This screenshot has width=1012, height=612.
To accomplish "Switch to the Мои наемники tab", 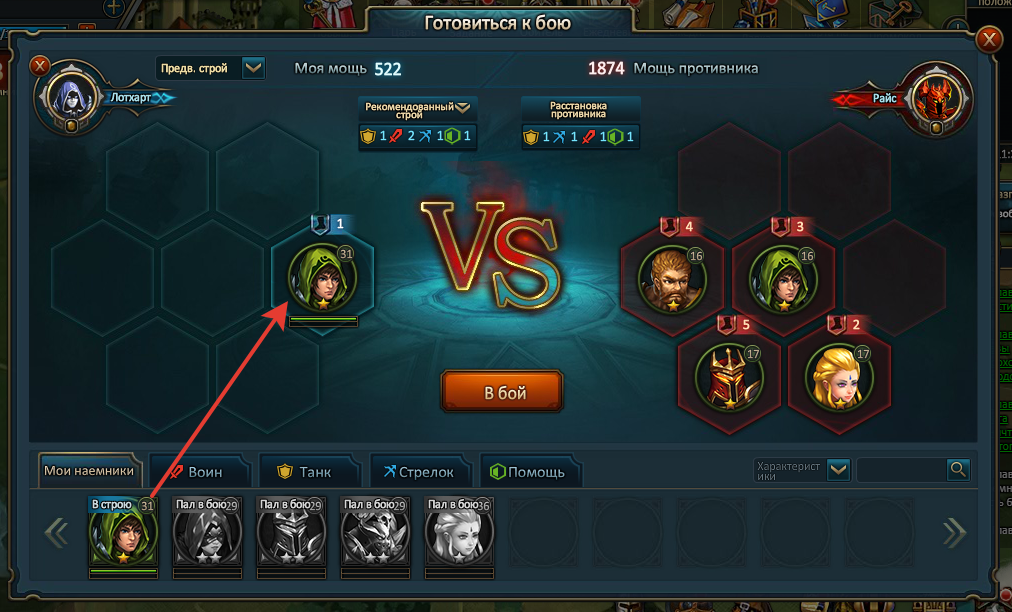I will pos(89,471).
